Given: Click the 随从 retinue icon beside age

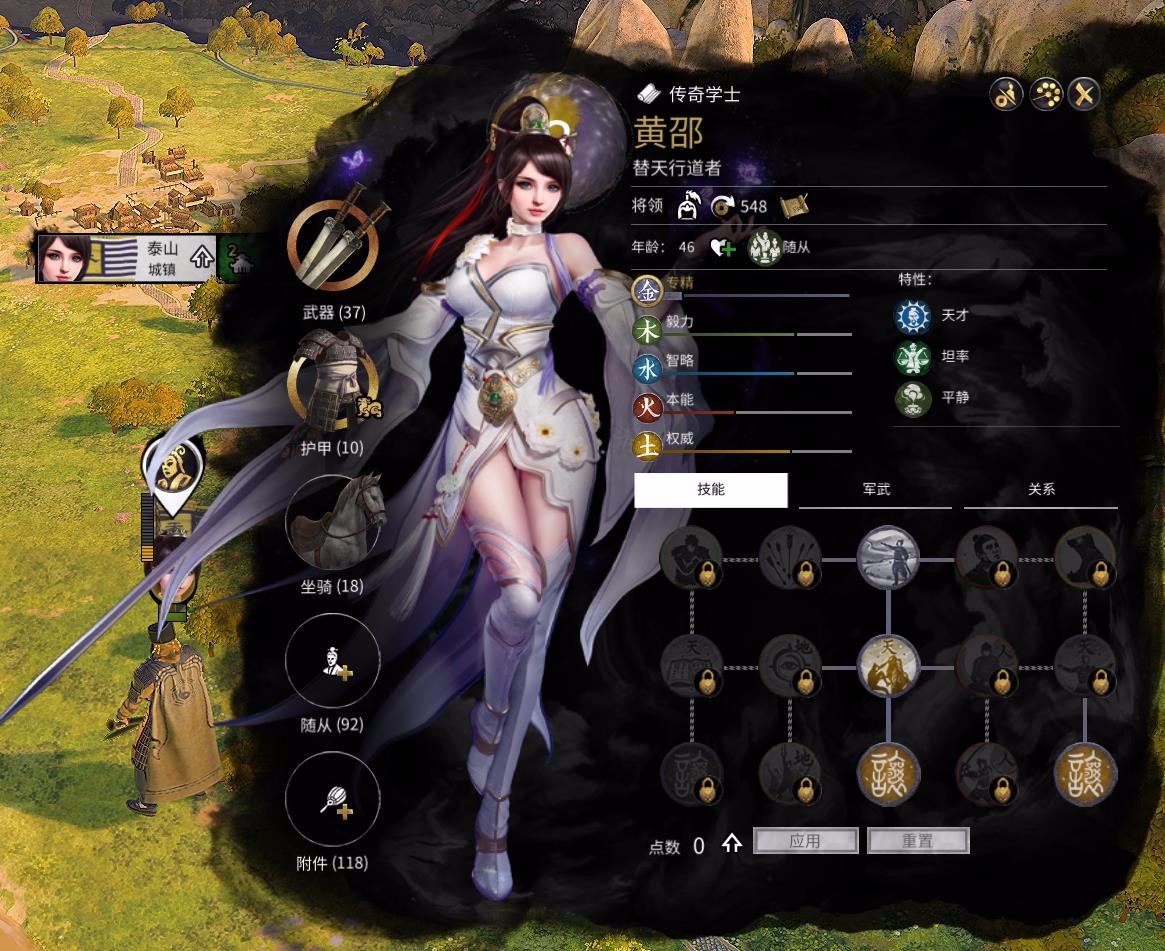Looking at the screenshot, I should click(x=765, y=247).
